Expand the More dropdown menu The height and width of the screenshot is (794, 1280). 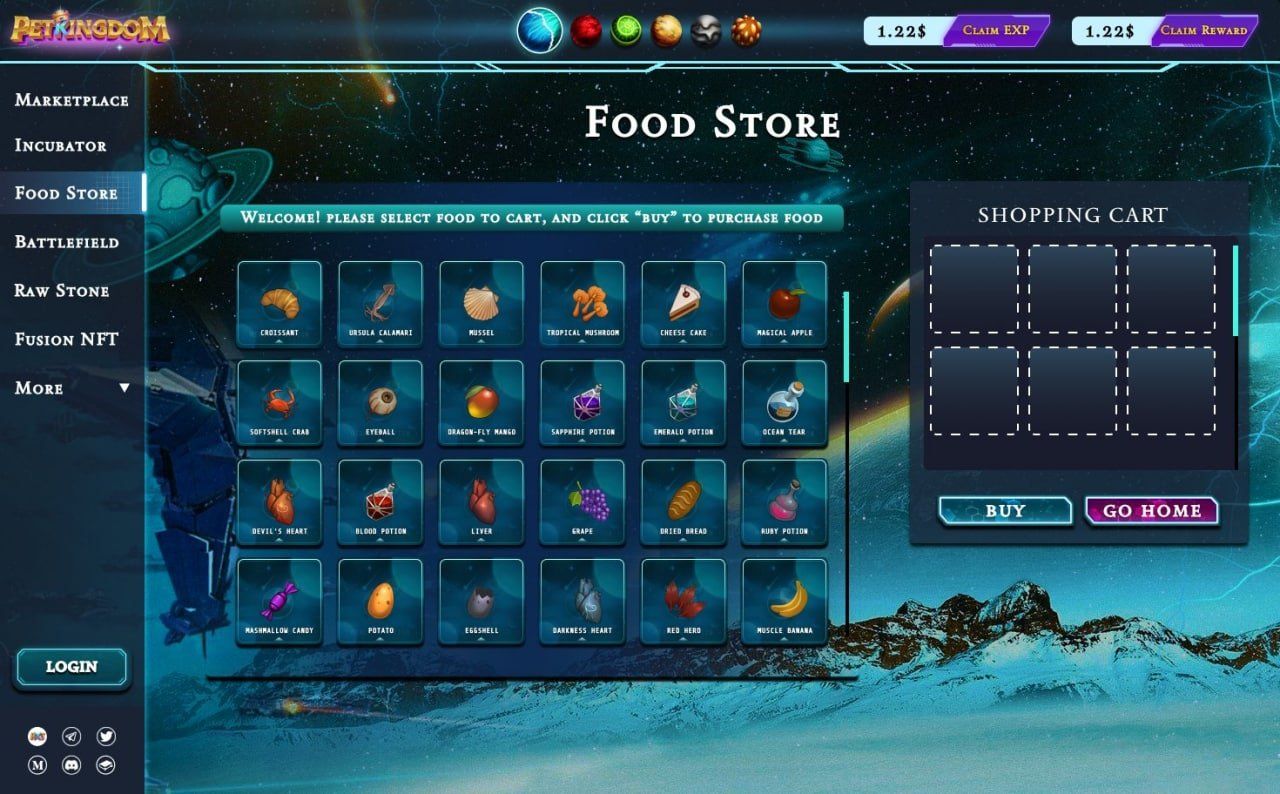[x=72, y=388]
